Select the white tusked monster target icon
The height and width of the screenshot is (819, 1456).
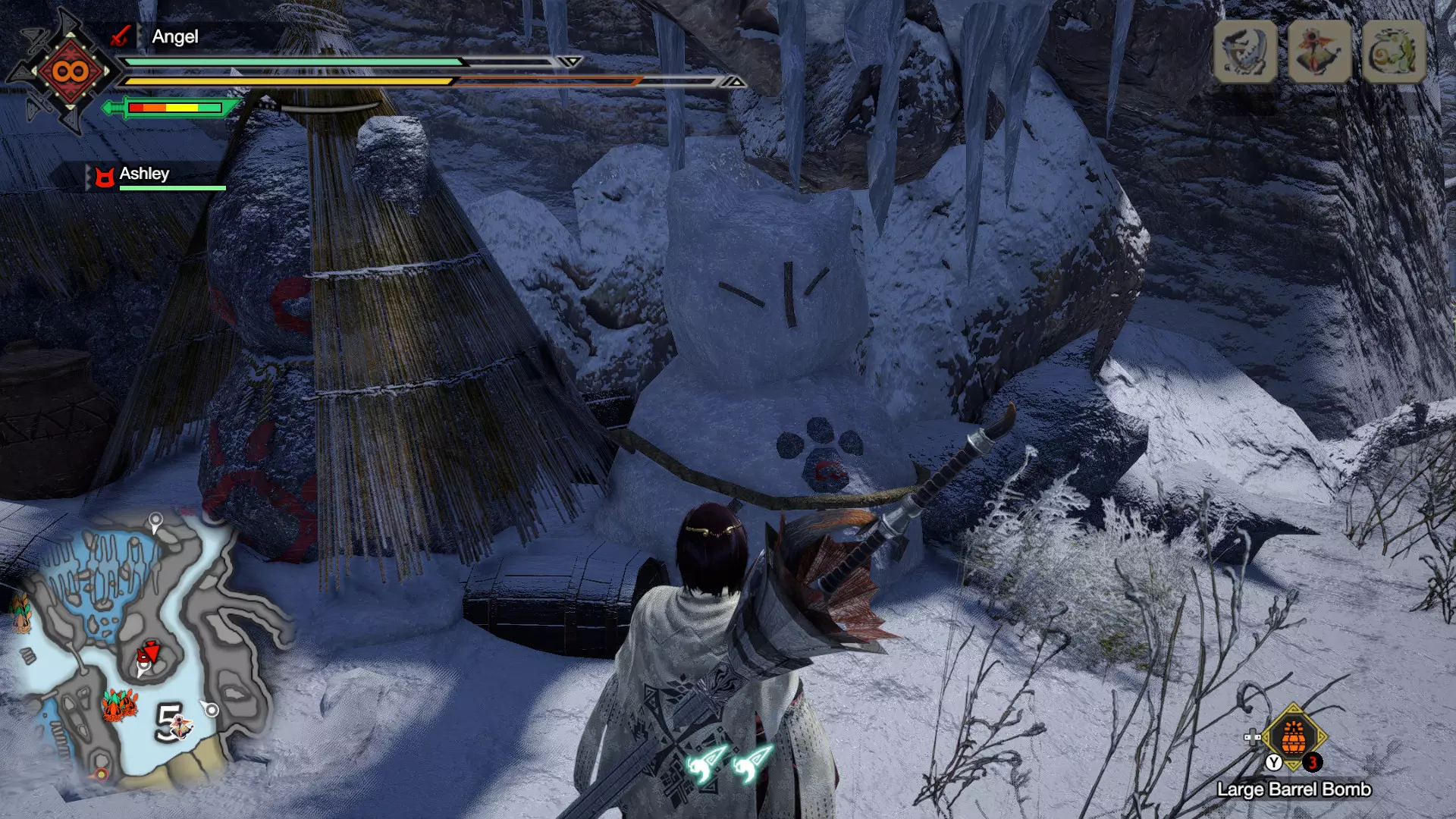click(1245, 52)
